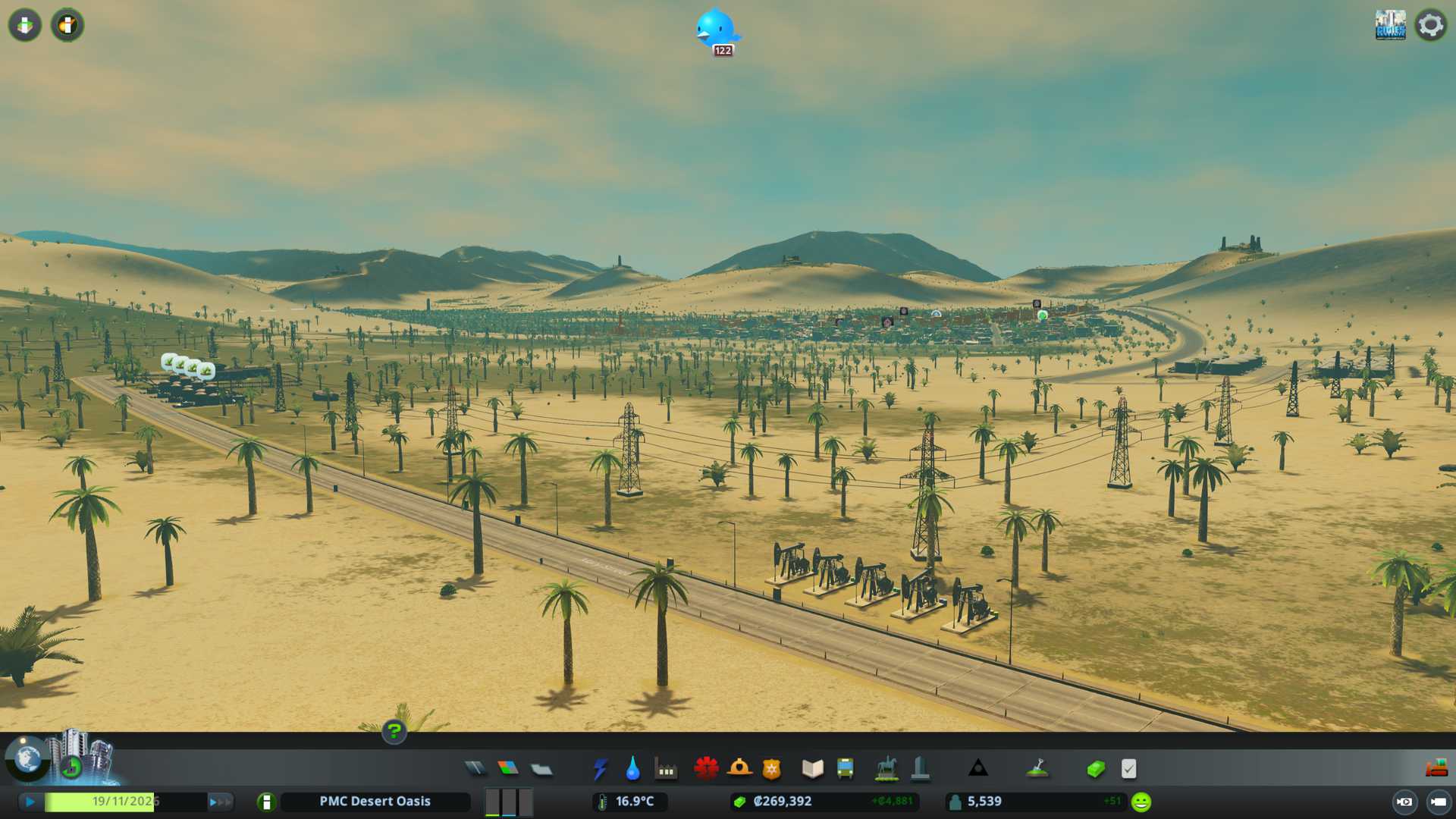Open the Healthcare red cross menu
This screenshot has width=1456, height=819.
tap(706, 769)
